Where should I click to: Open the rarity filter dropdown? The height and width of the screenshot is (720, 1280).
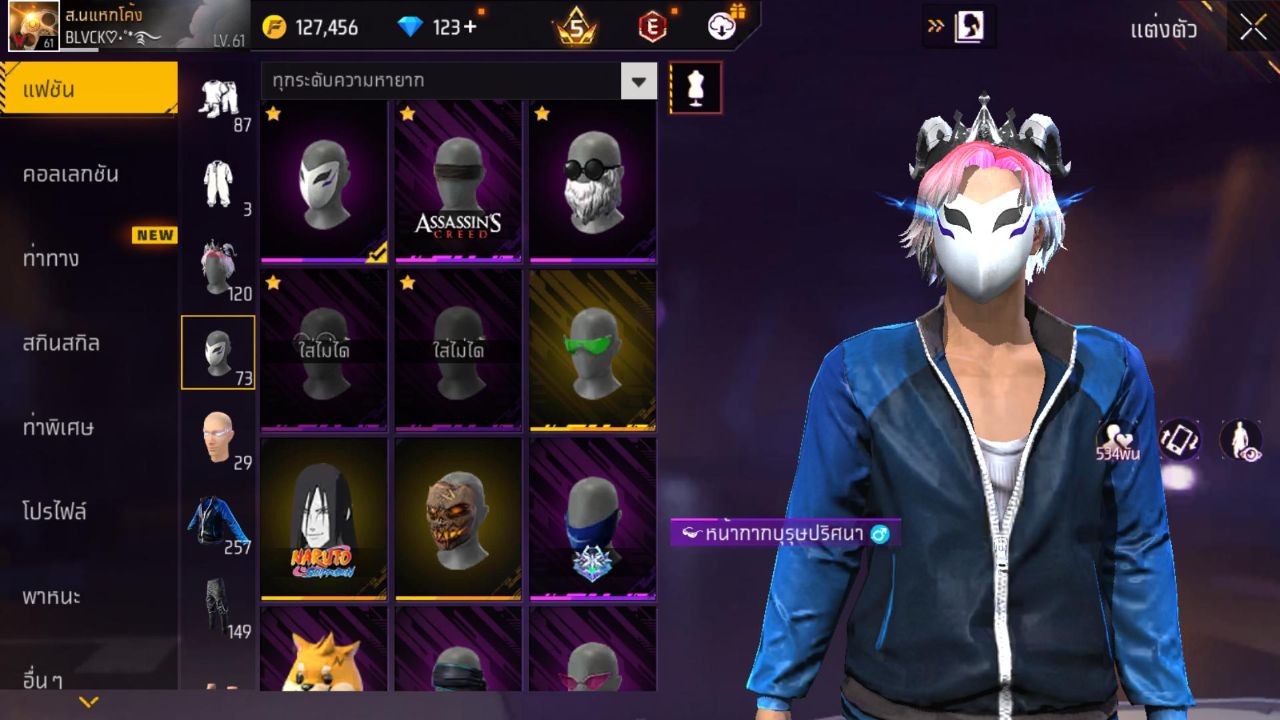click(x=638, y=81)
